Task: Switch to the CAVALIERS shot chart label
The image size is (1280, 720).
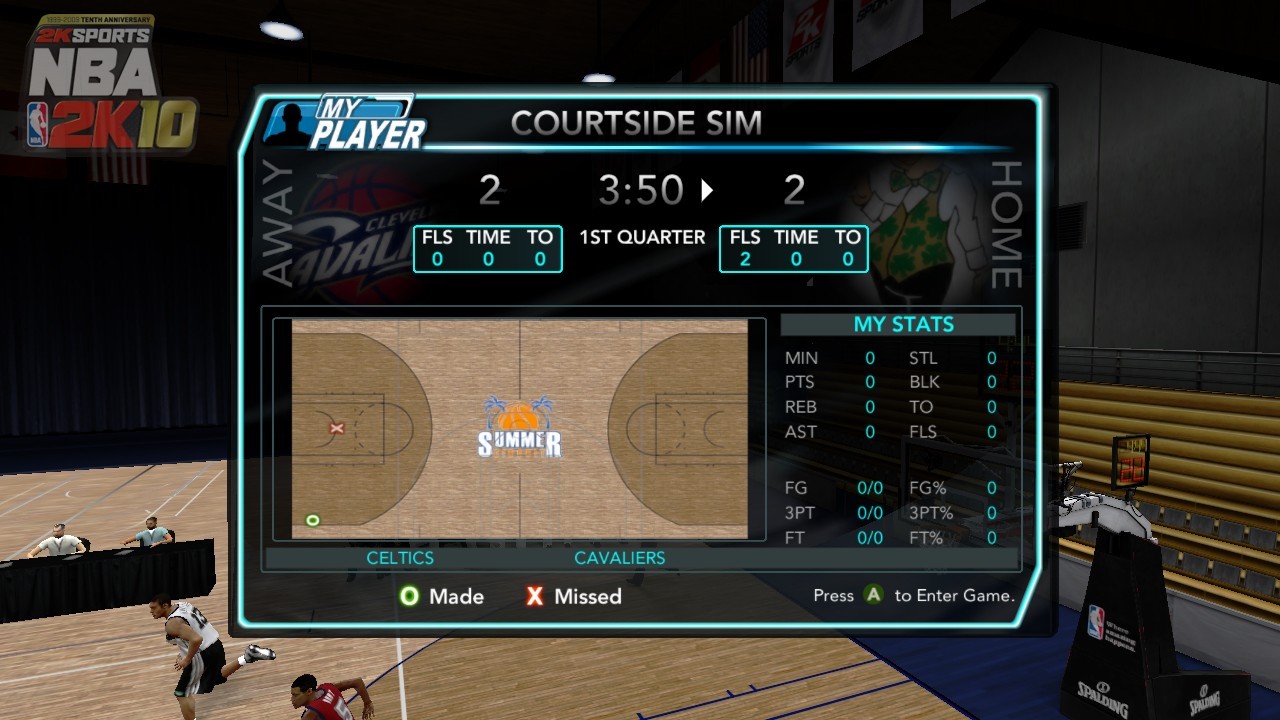Action: tap(619, 558)
